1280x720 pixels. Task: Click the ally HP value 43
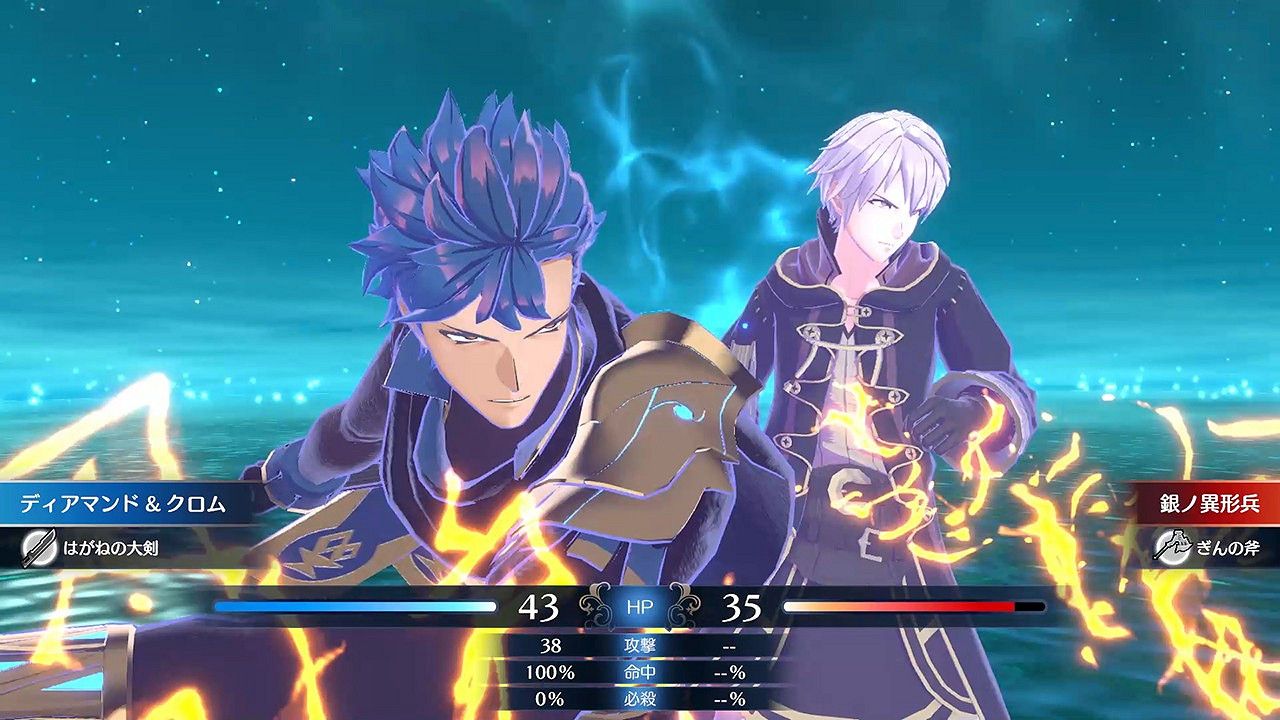[x=537, y=604]
